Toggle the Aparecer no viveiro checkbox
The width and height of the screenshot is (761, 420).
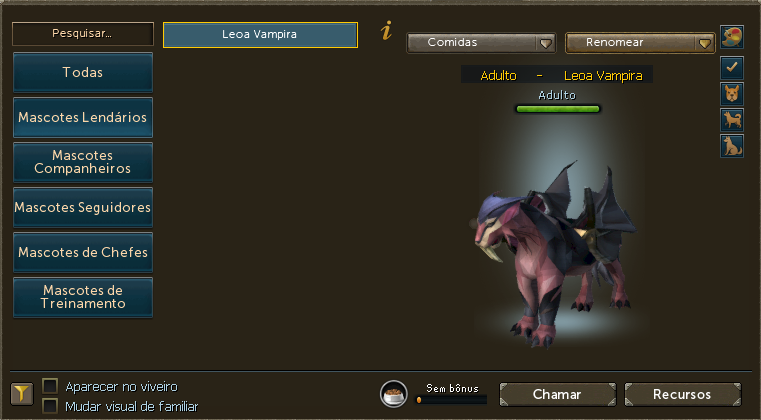[50, 386]
